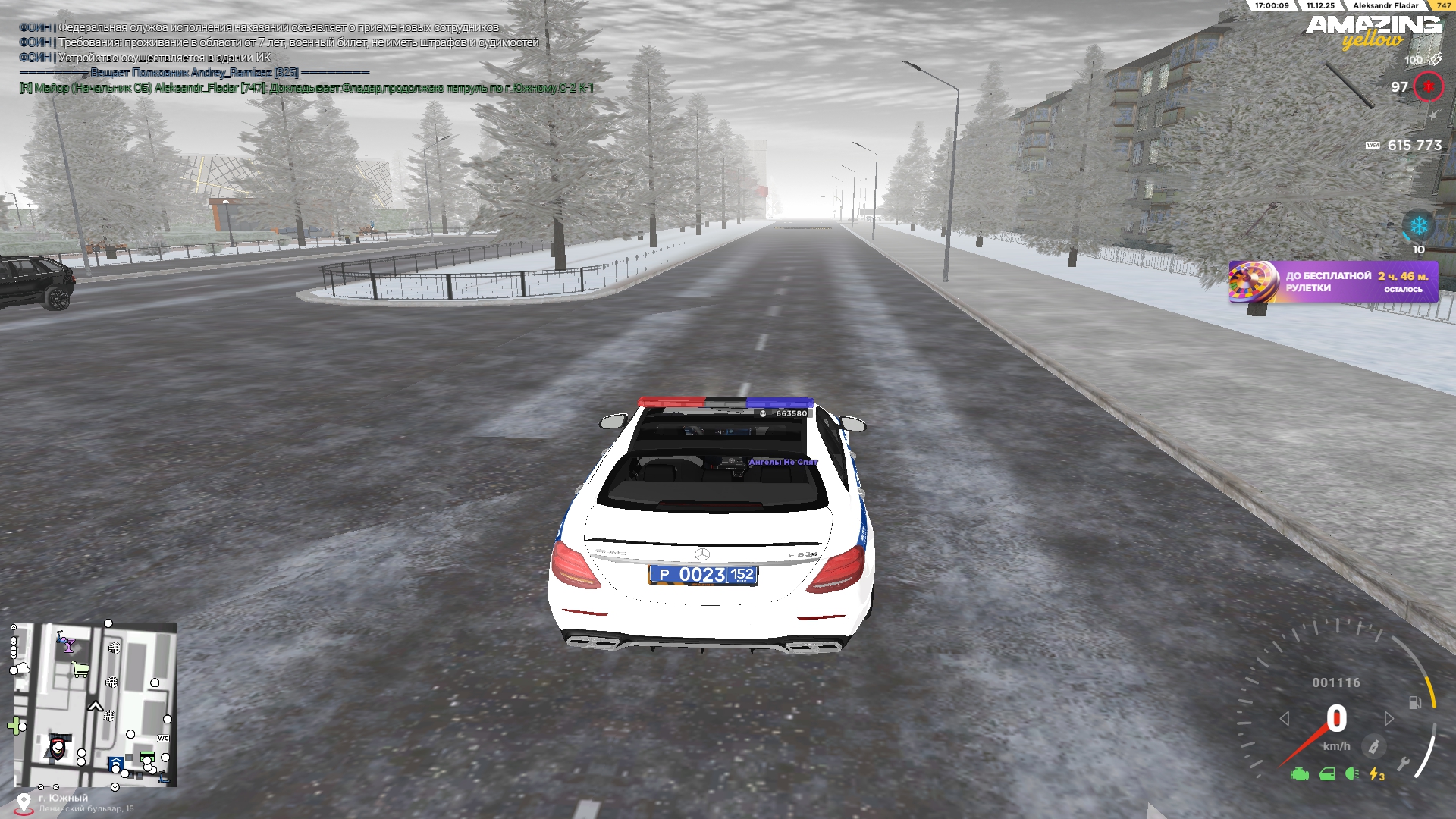The image size is (1456, 819).
Task: Click the yellow lightning bolt indicator
Action: click(x=1376, y=774)
